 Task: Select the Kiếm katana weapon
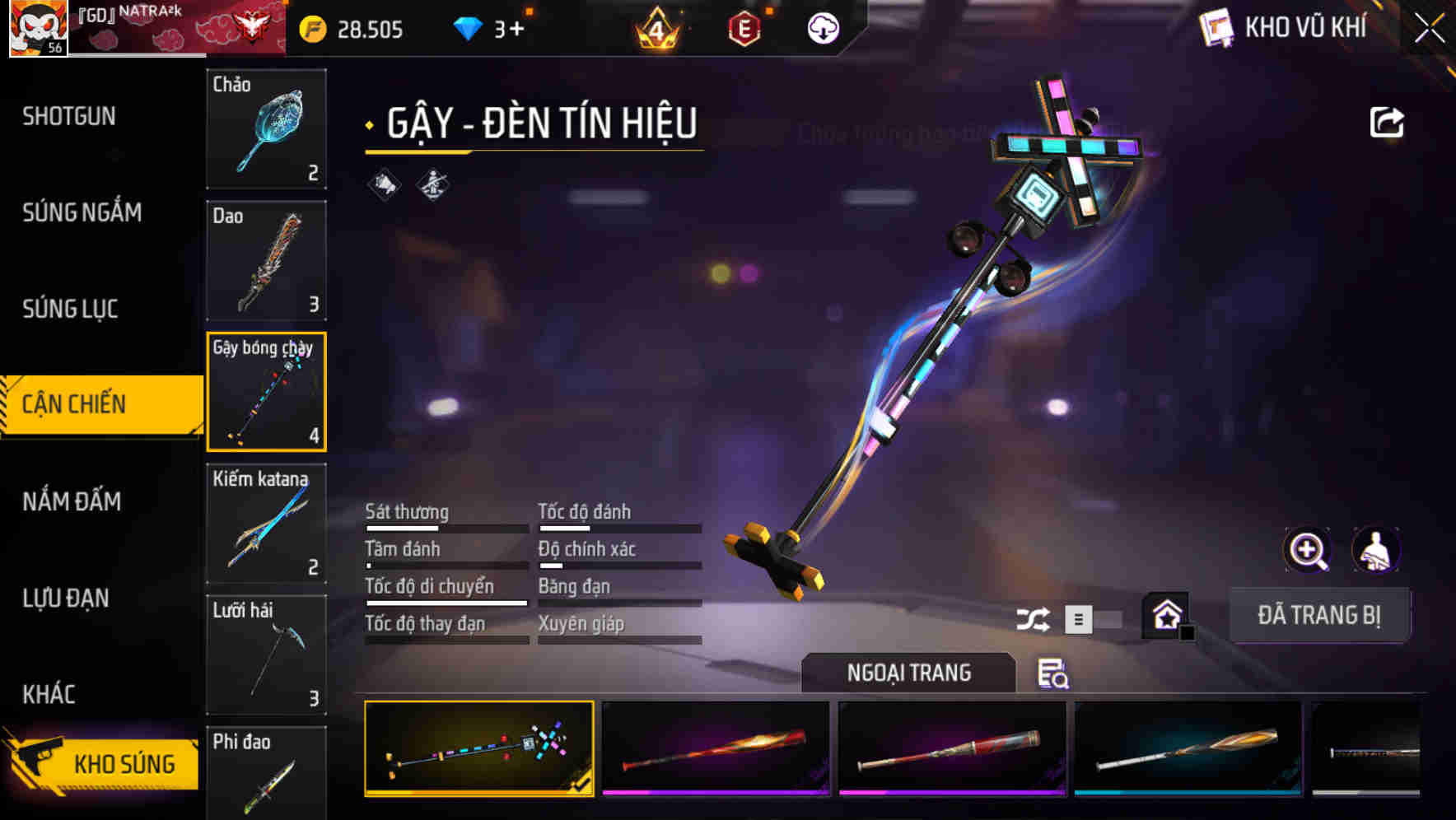266,523
